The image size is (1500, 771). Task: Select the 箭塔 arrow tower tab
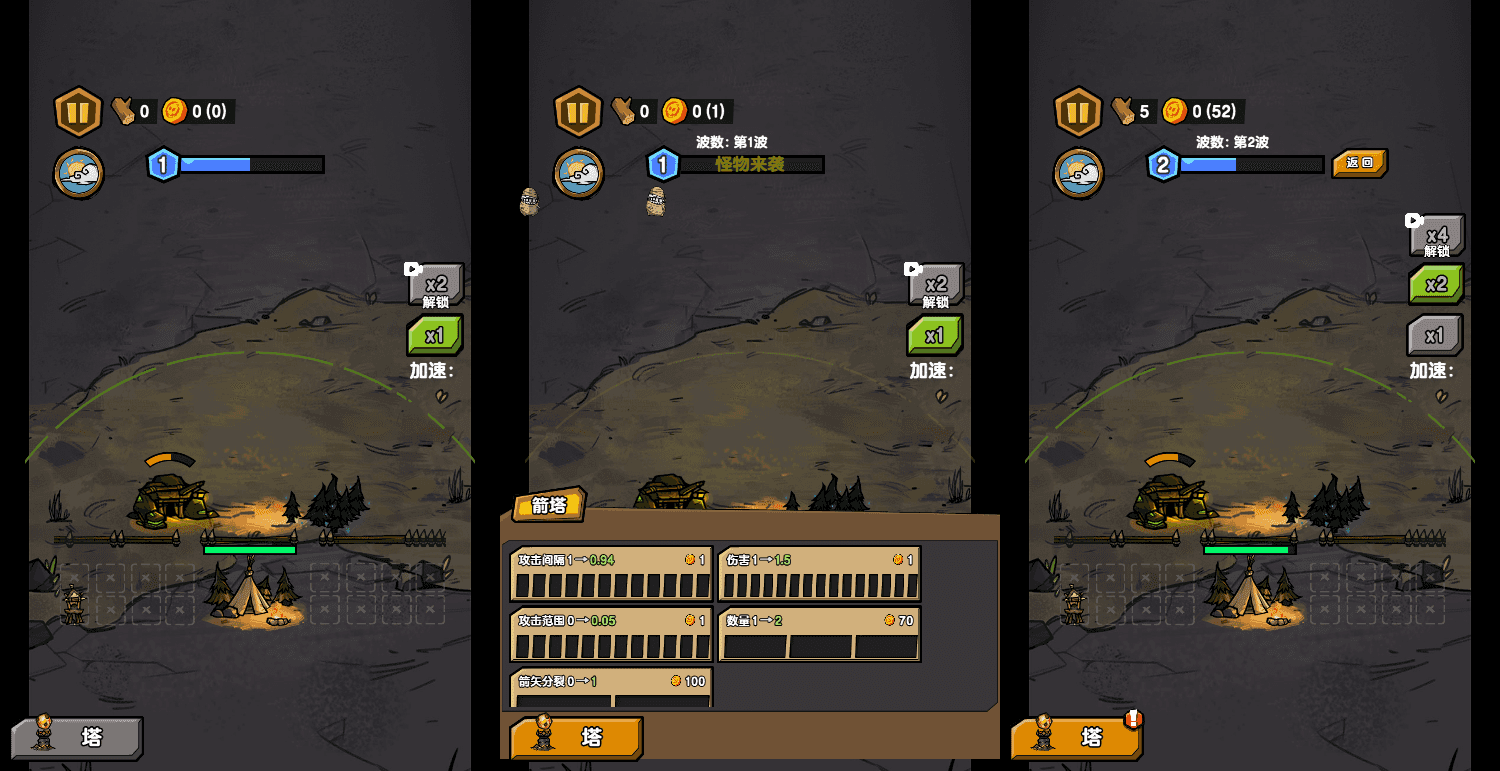tap(548, 505)
